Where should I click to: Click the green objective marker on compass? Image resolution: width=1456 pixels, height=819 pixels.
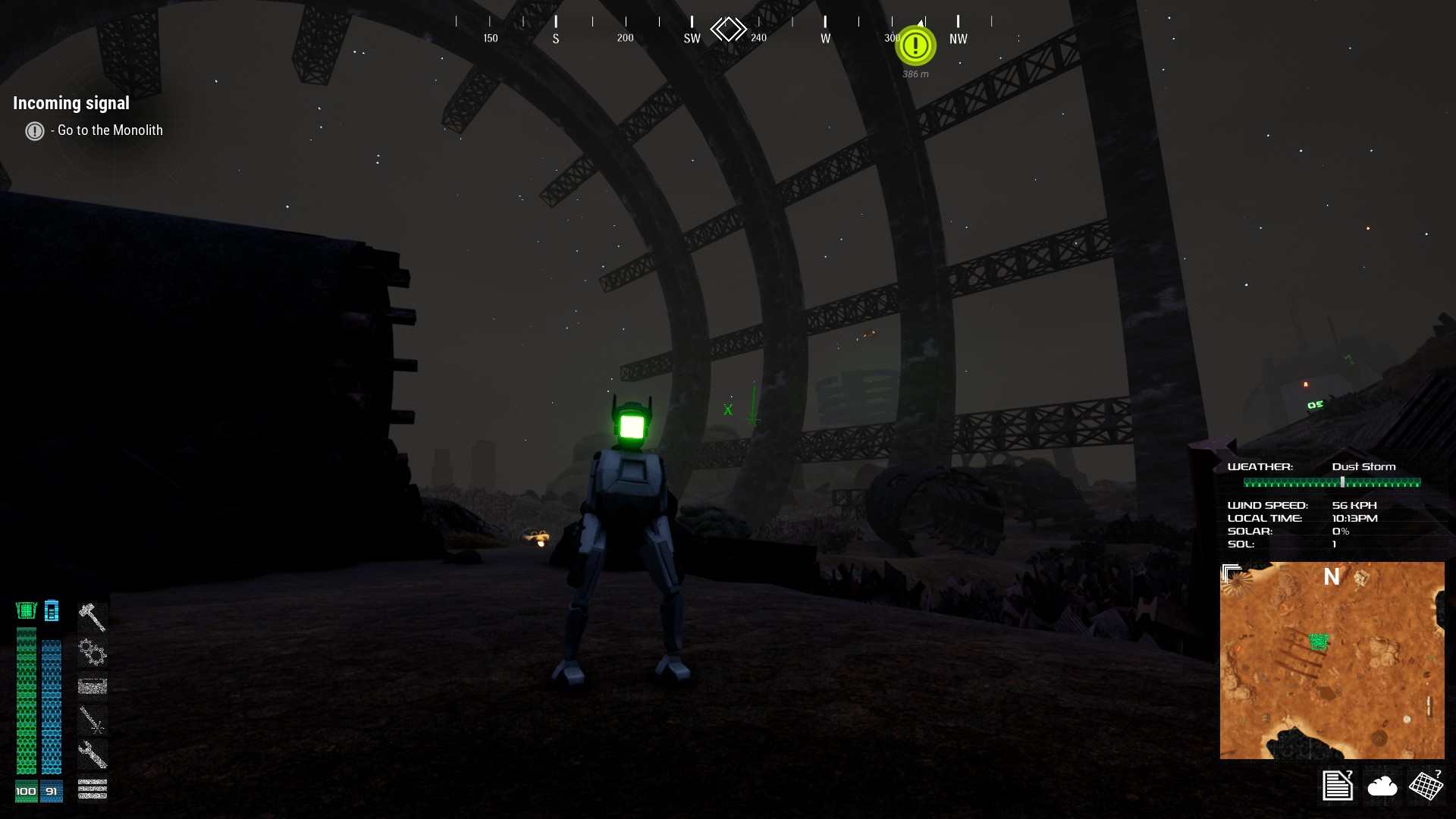tap(915, 45)
